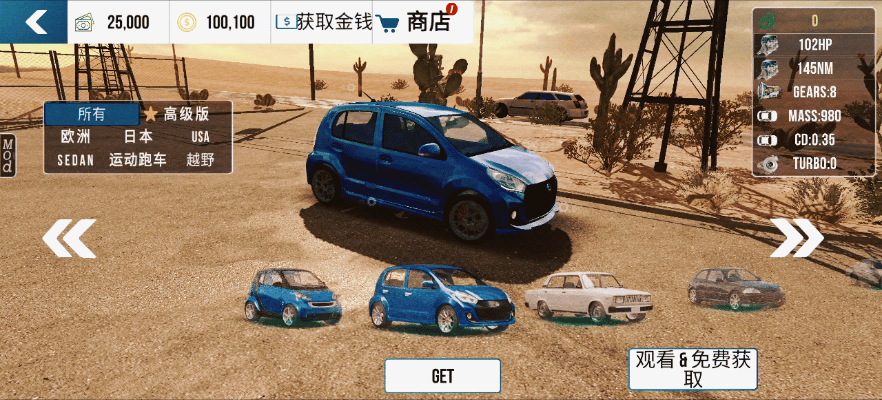Go back with the top-left arrow

coord(36,22)
